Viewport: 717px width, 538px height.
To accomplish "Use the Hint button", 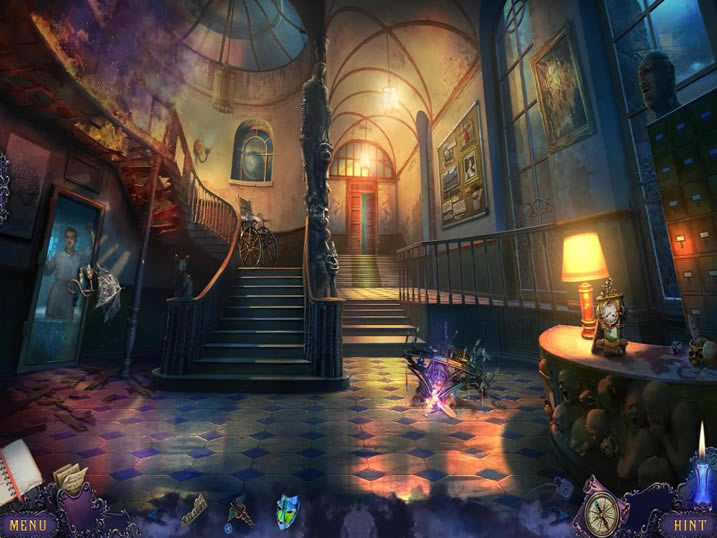I will (688, 523).
